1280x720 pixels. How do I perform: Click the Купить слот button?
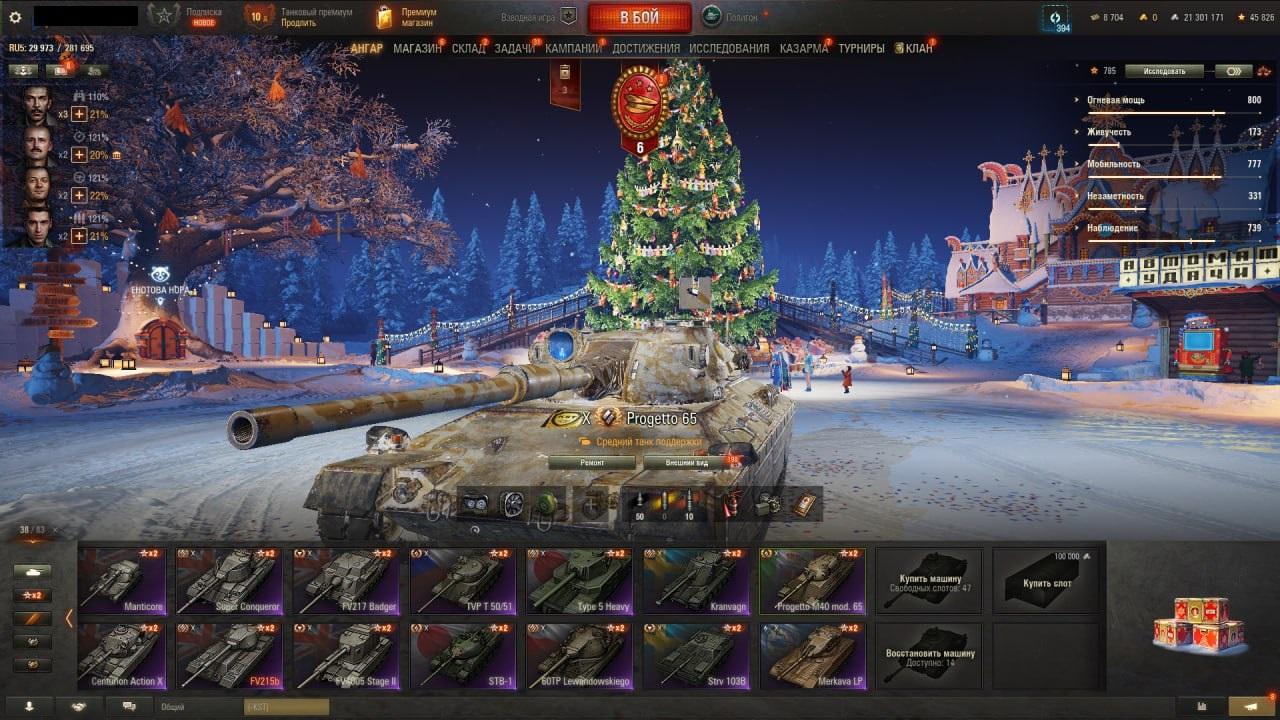point(1047,580)
